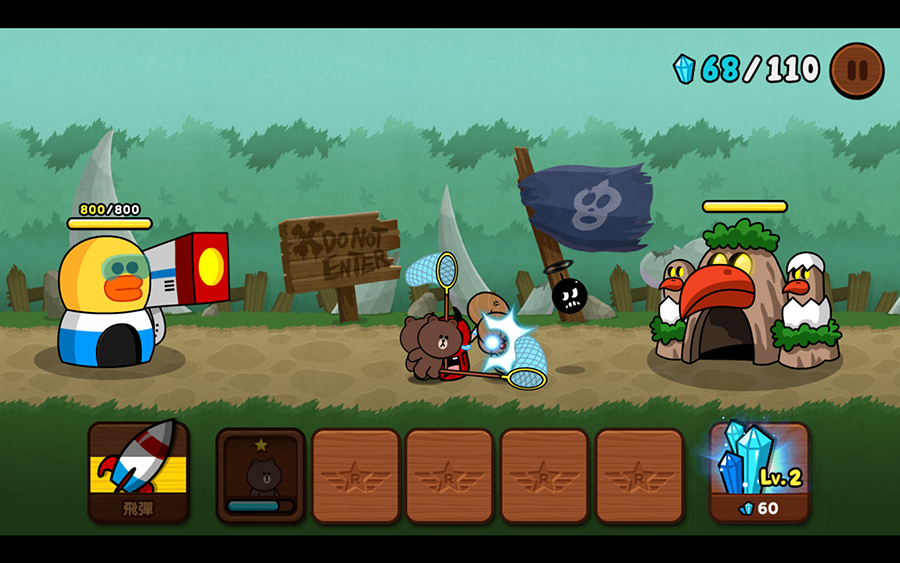Deploy the Brown bear unit card

261,474
